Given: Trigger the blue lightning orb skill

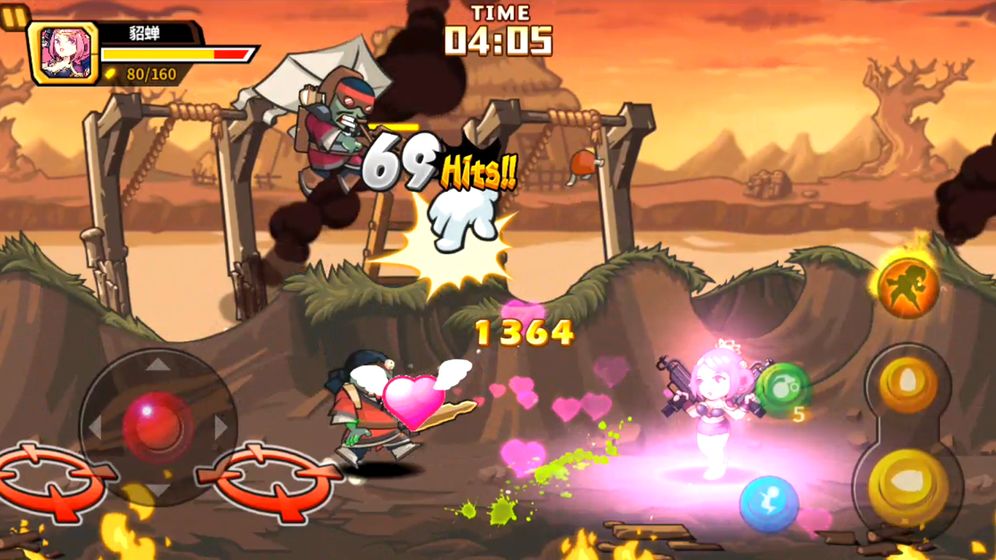Looking at the screenshot, I should [x=768, y=503].
